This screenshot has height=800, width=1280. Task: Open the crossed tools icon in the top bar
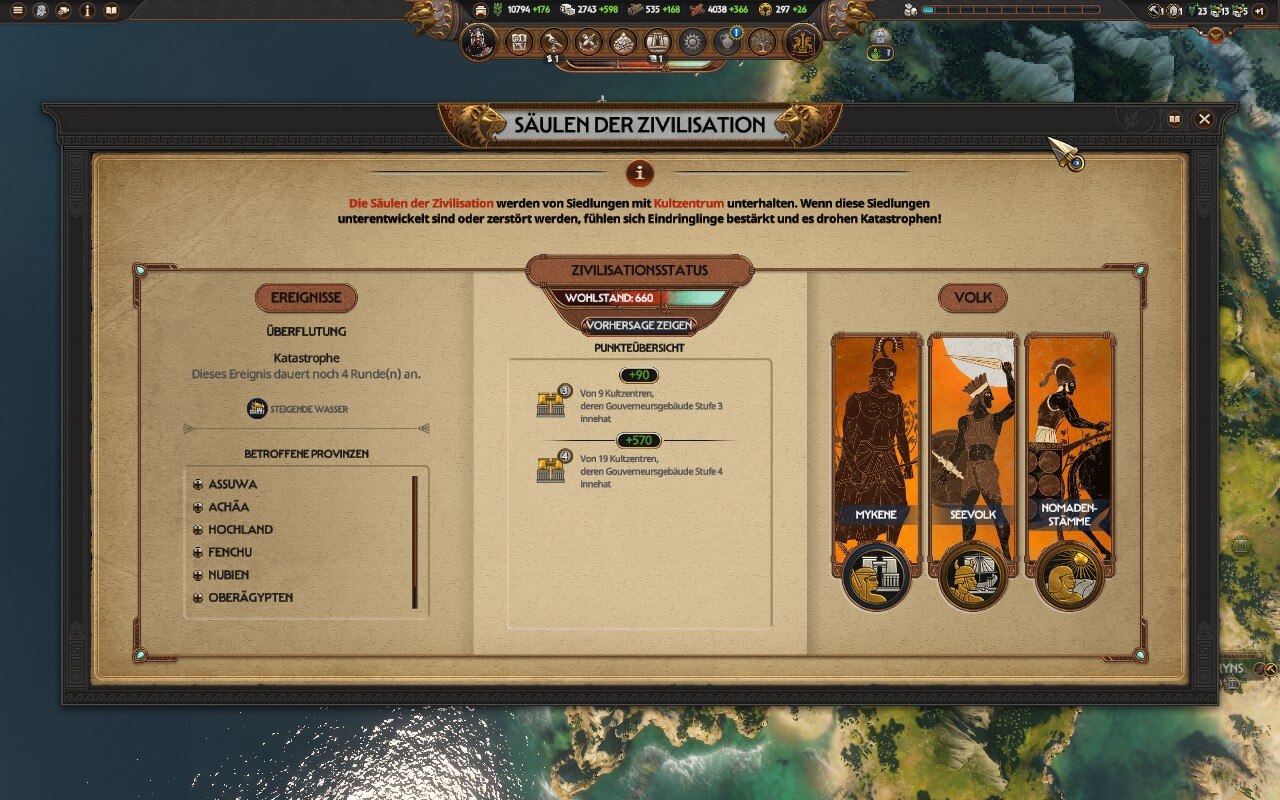point(589,42)
